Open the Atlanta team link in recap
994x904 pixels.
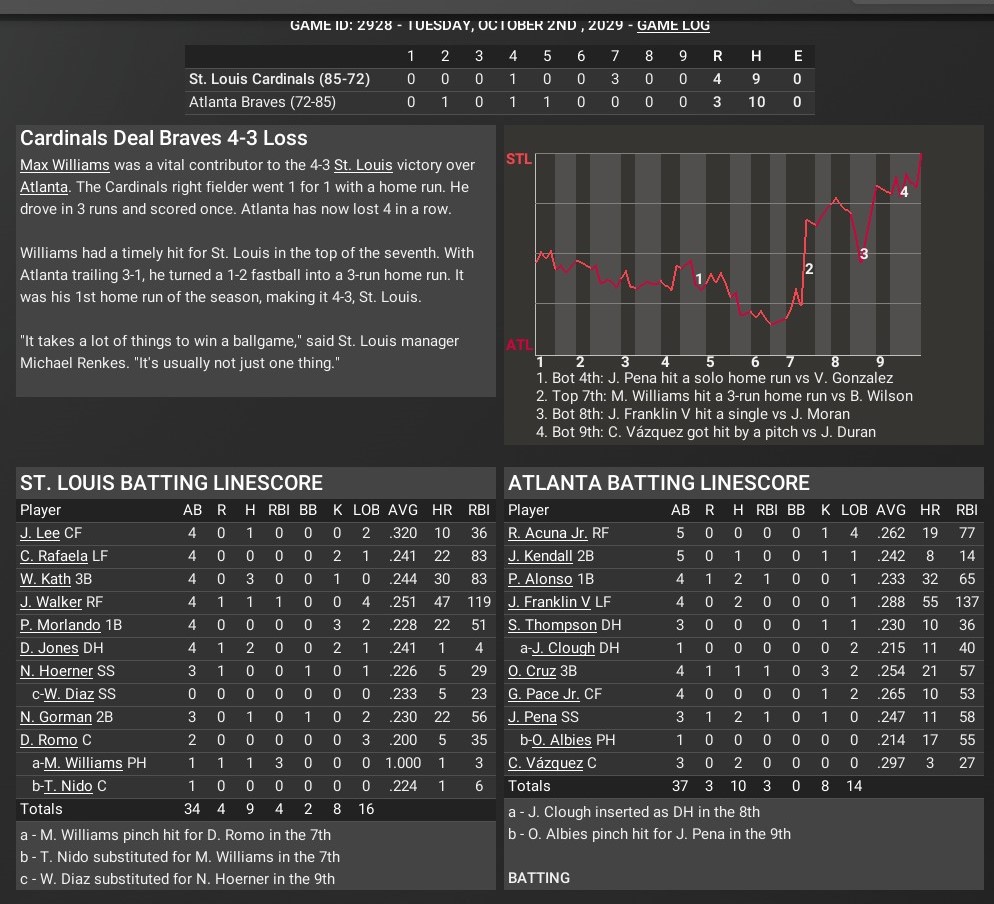click(44, 187)
